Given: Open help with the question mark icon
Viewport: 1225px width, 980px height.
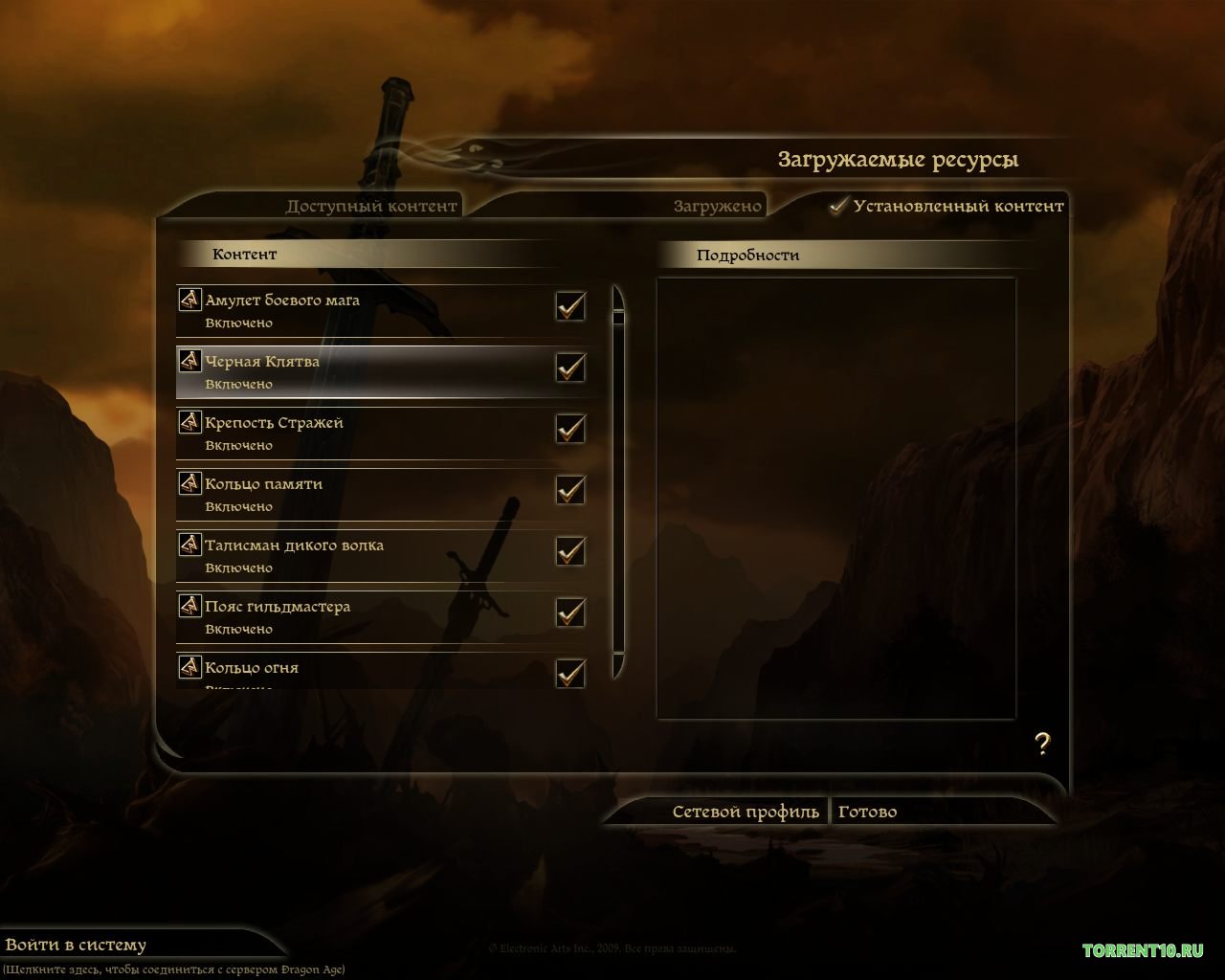Looking at the screenshot, I should [x=1042, y=744].
